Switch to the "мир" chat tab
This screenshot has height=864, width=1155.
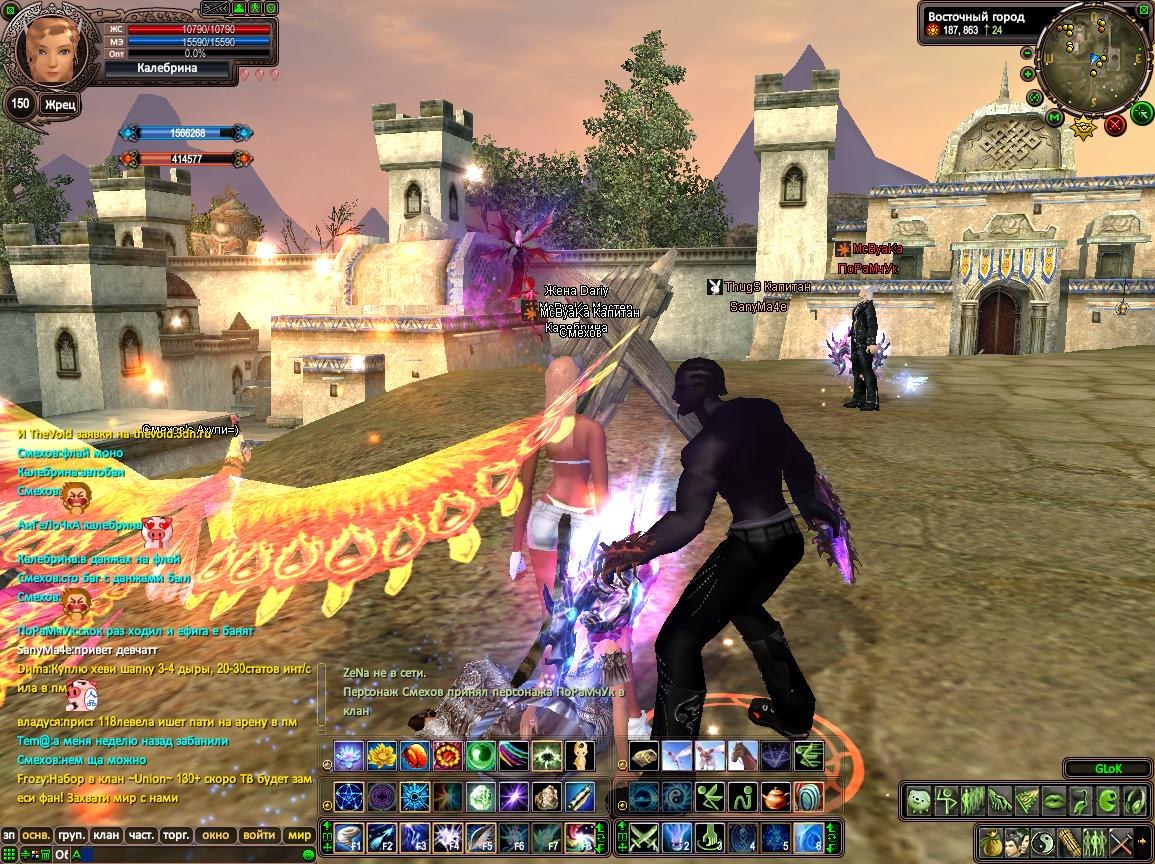tap(299, 834)
